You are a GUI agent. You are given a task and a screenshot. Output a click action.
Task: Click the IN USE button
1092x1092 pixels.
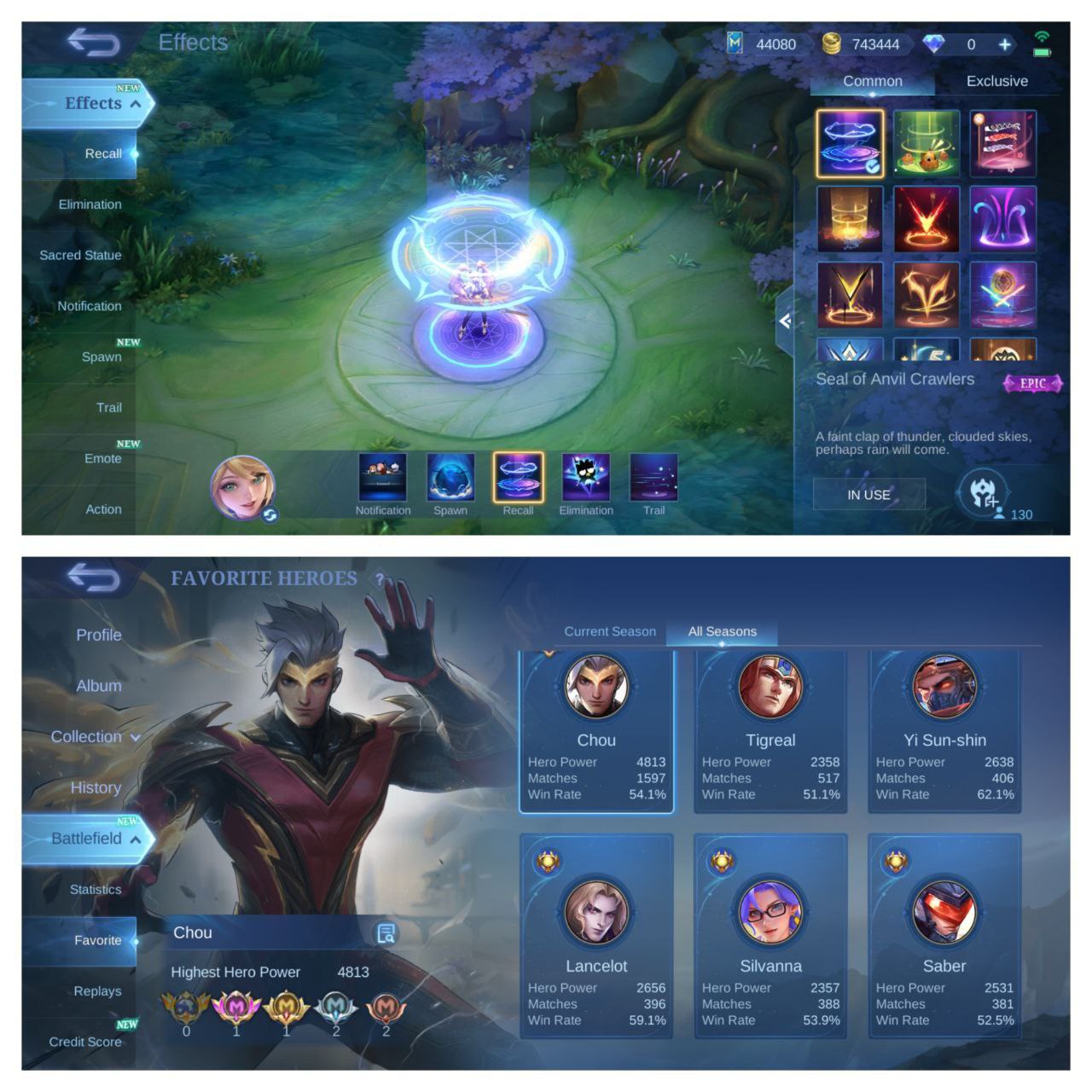869,494
